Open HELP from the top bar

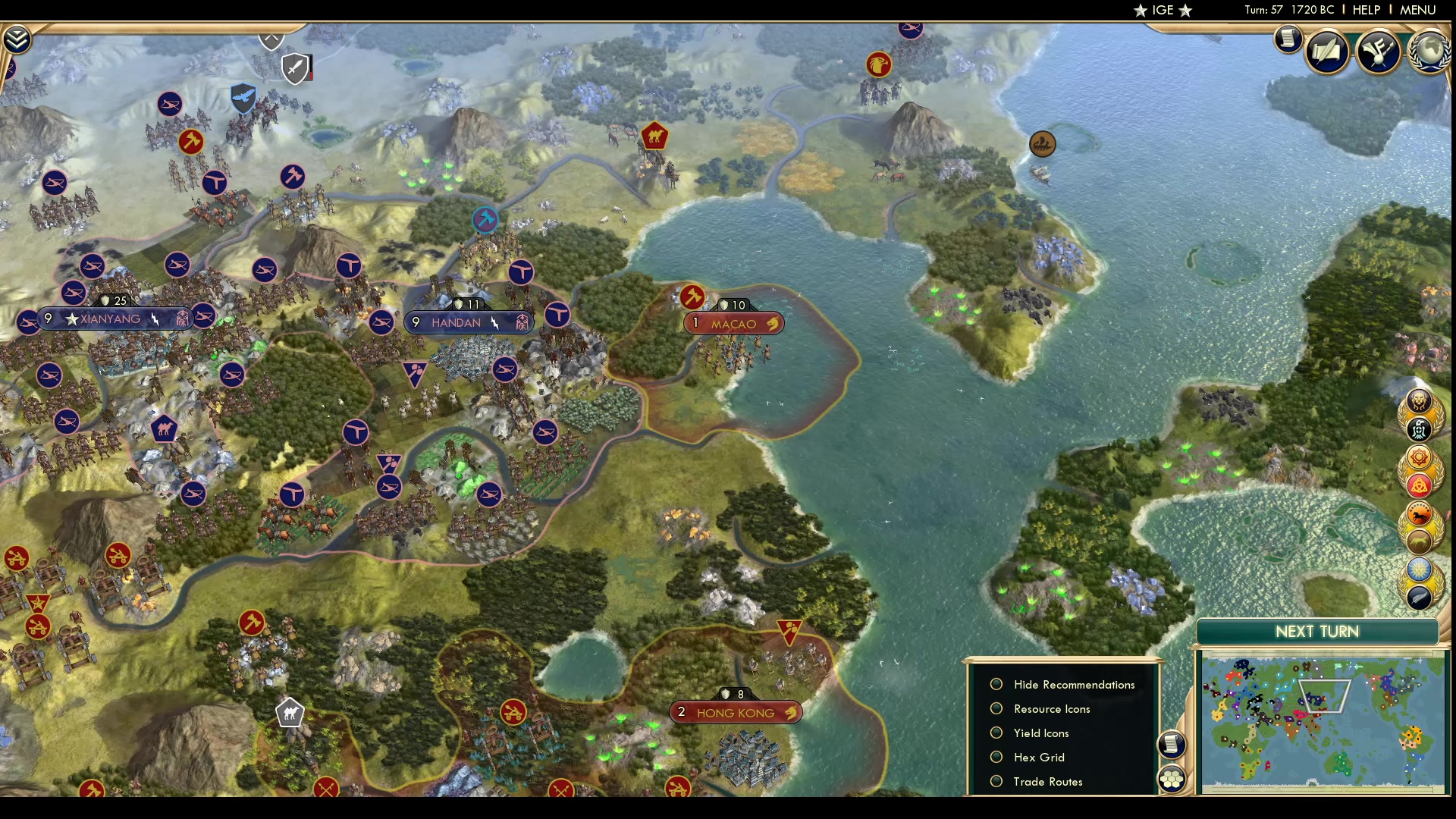(x=1365, y=10)
